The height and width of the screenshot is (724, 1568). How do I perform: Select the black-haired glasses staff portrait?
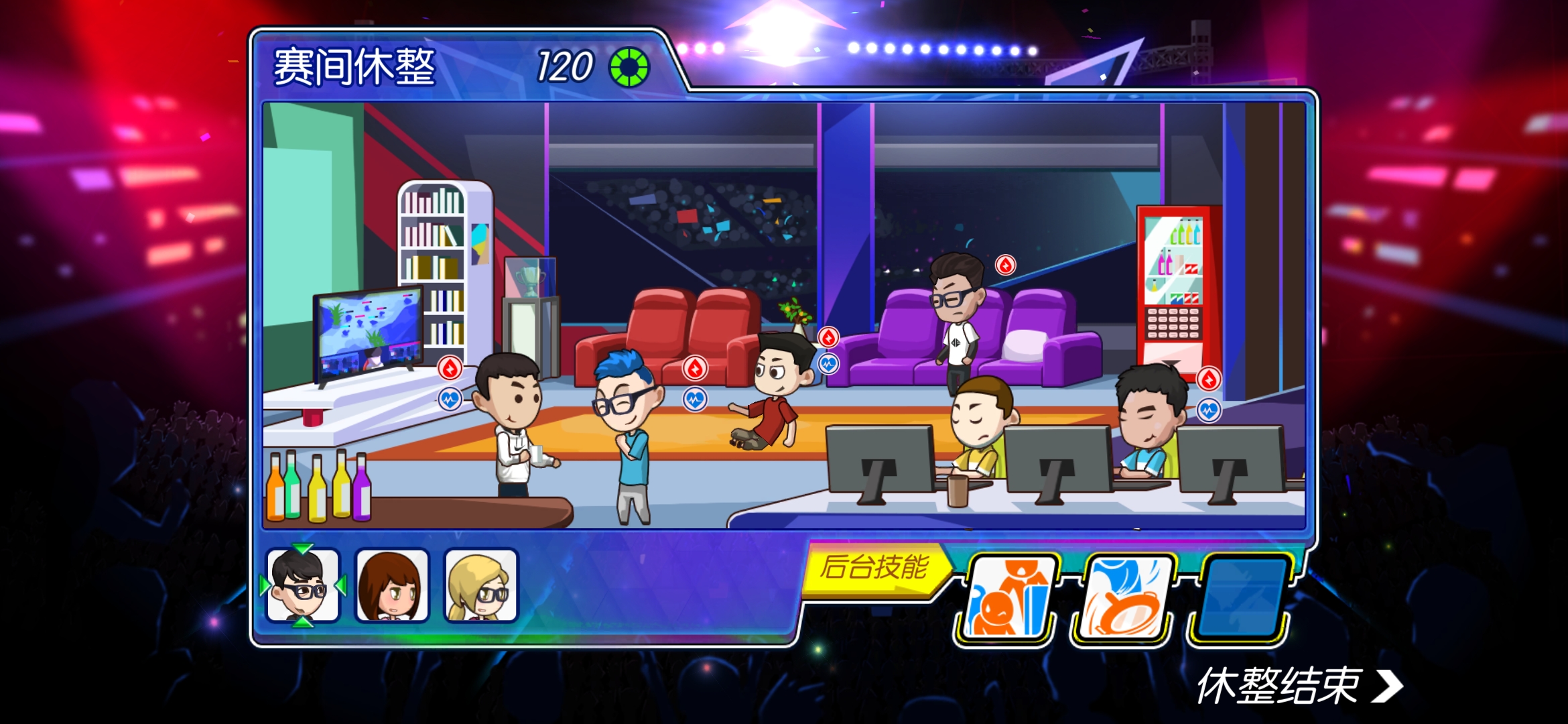(303, 585)
